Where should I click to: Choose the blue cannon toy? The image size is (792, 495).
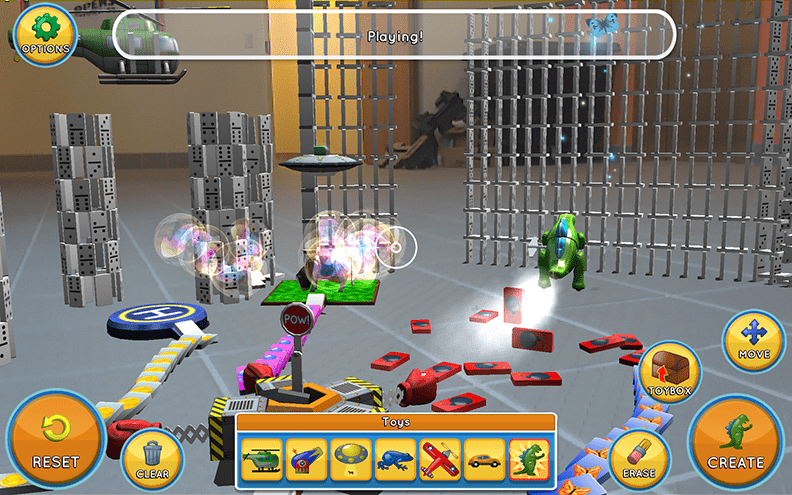[305, 460]
